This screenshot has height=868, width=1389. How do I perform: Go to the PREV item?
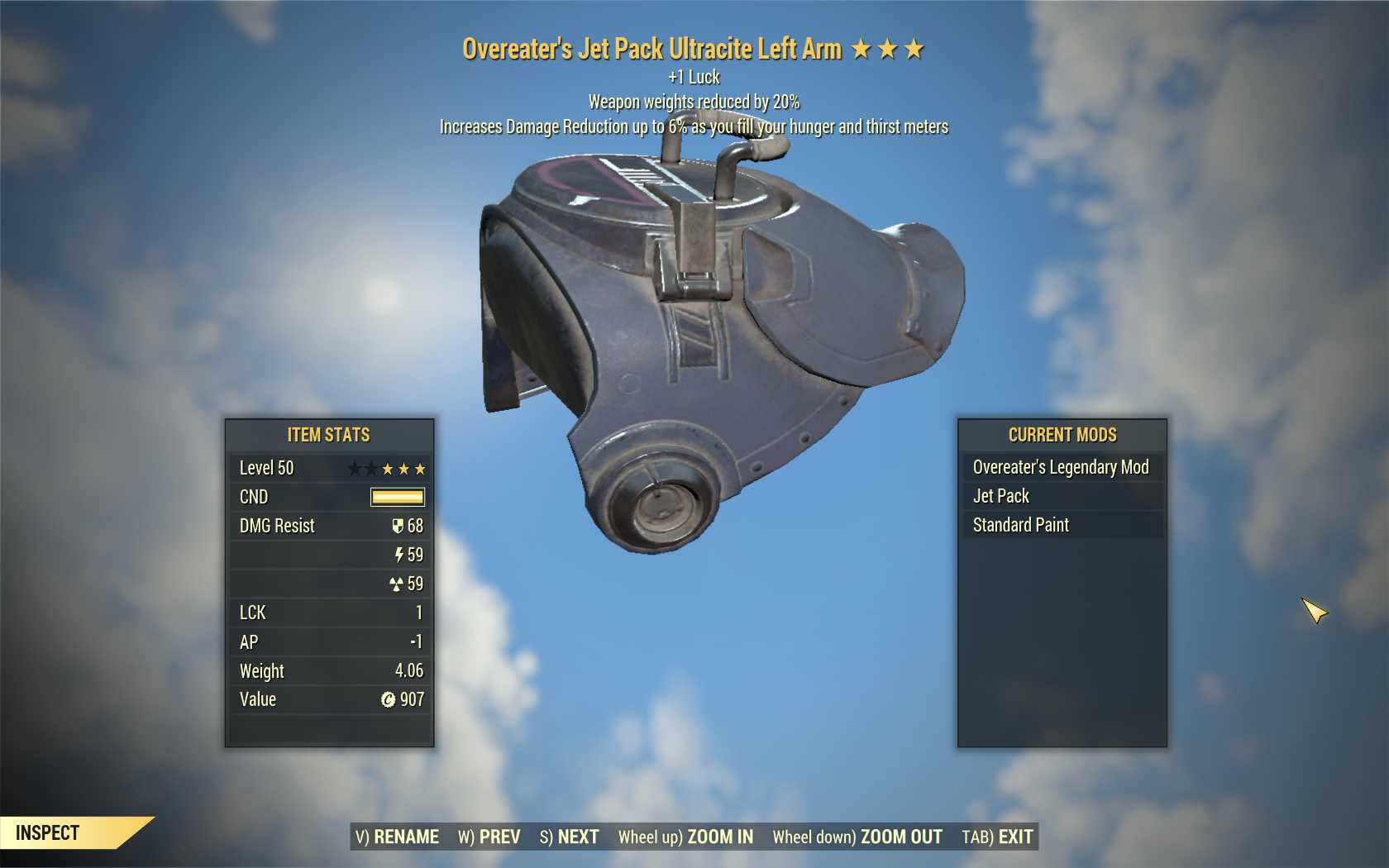(489, 837)
